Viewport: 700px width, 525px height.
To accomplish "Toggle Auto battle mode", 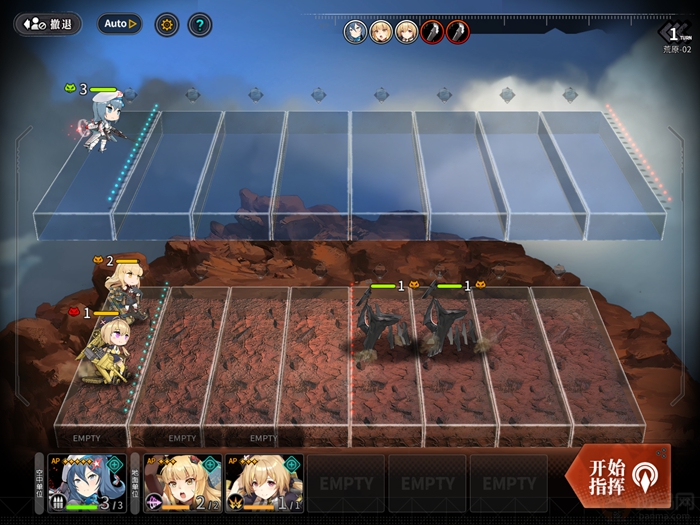I will tap(120, 23).
